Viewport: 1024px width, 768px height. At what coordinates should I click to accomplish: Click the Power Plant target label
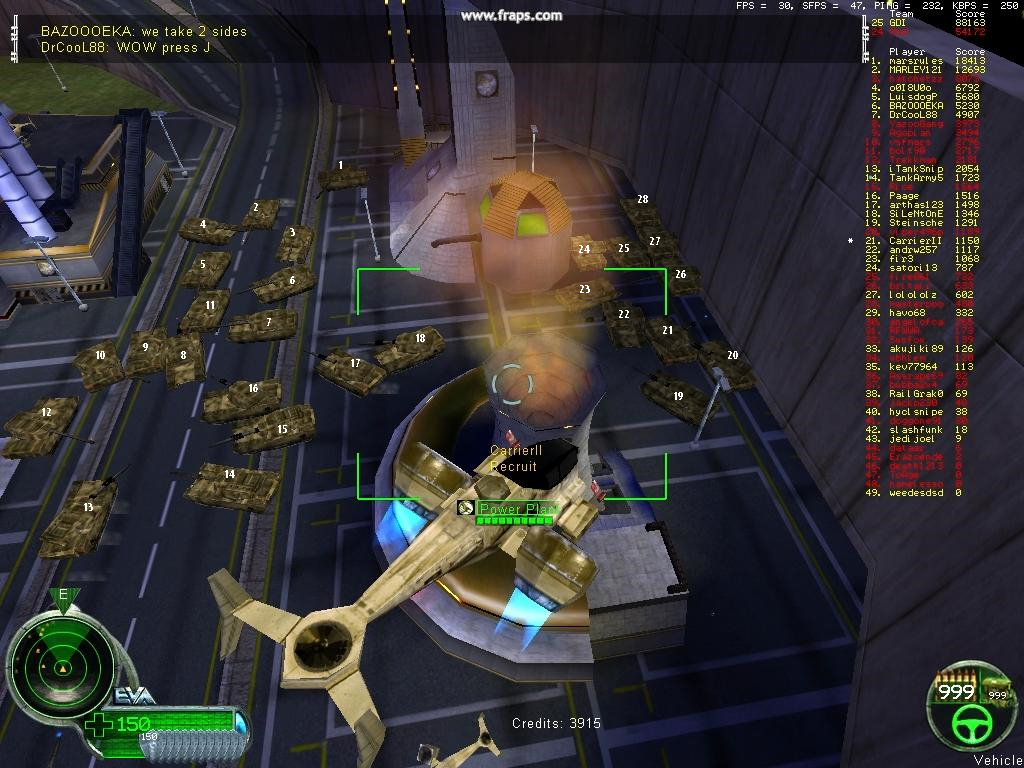pos(517,509)
